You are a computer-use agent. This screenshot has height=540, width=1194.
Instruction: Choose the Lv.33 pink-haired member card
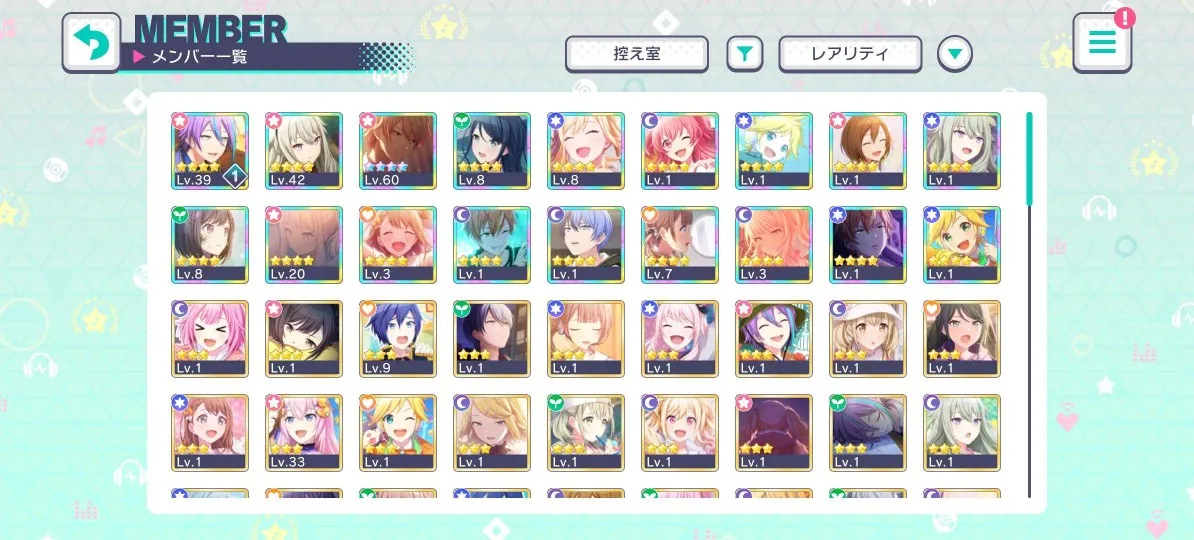click(x=303, y=433)
